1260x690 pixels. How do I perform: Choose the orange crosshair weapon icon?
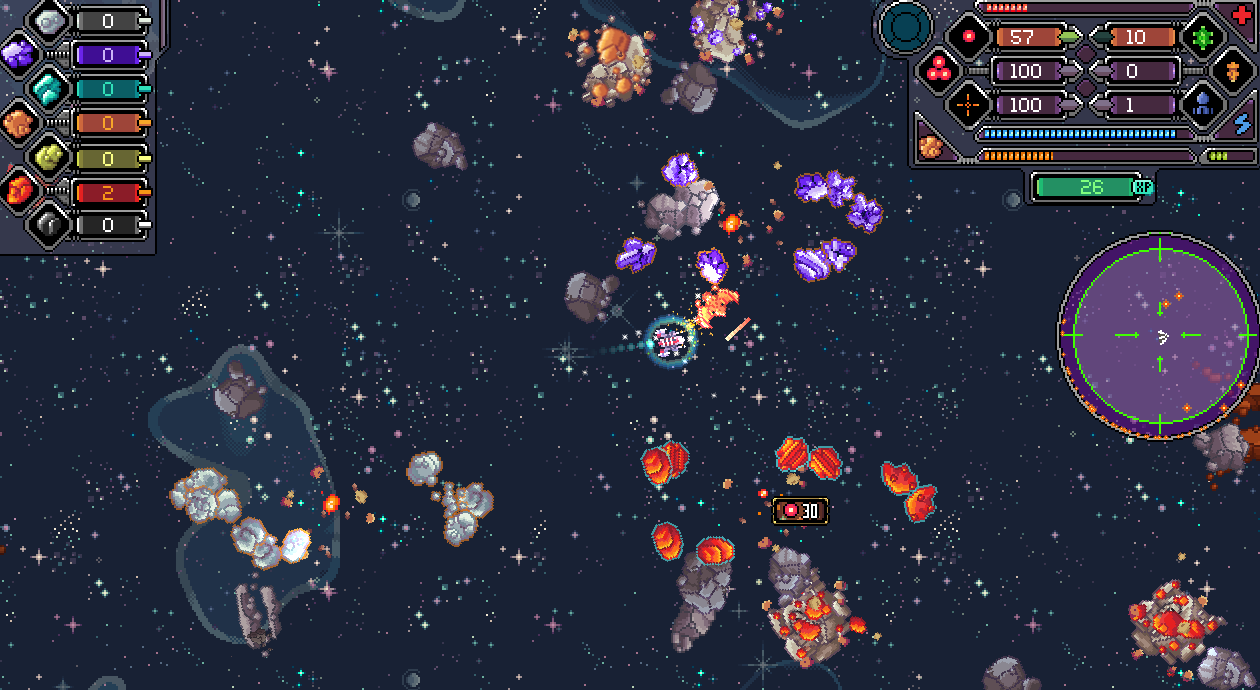(x=968, y=104)
